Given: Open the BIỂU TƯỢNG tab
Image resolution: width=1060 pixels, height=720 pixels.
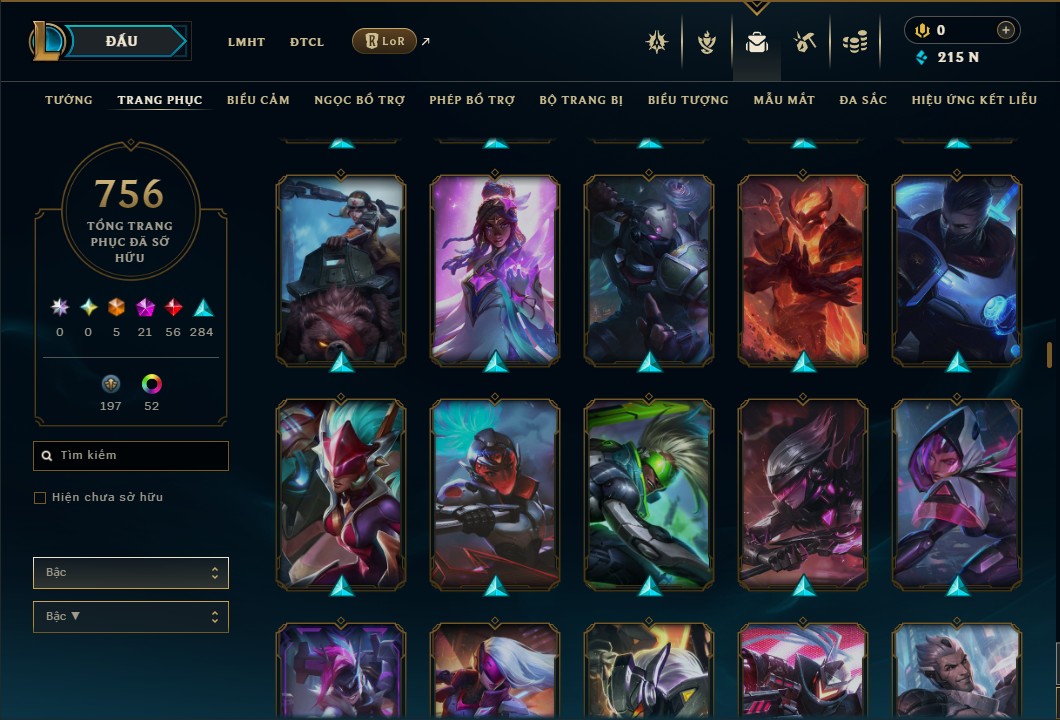Looking at the screenshot, I should [688, 100].
